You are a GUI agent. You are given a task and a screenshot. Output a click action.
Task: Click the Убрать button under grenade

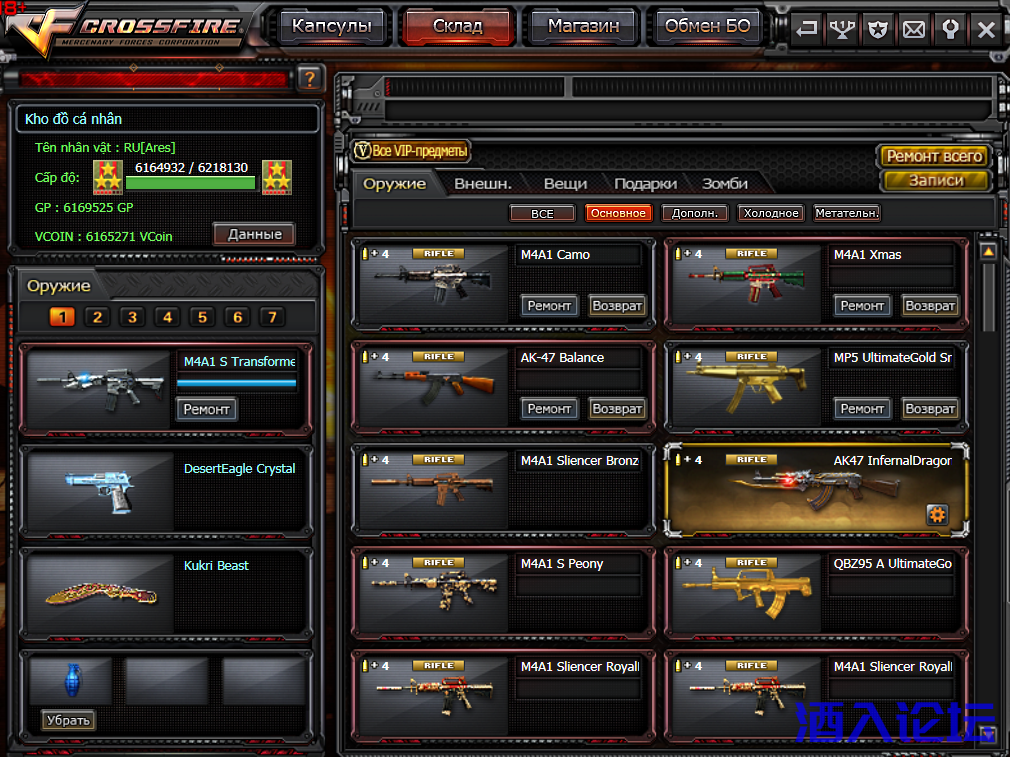pos(68,720)
